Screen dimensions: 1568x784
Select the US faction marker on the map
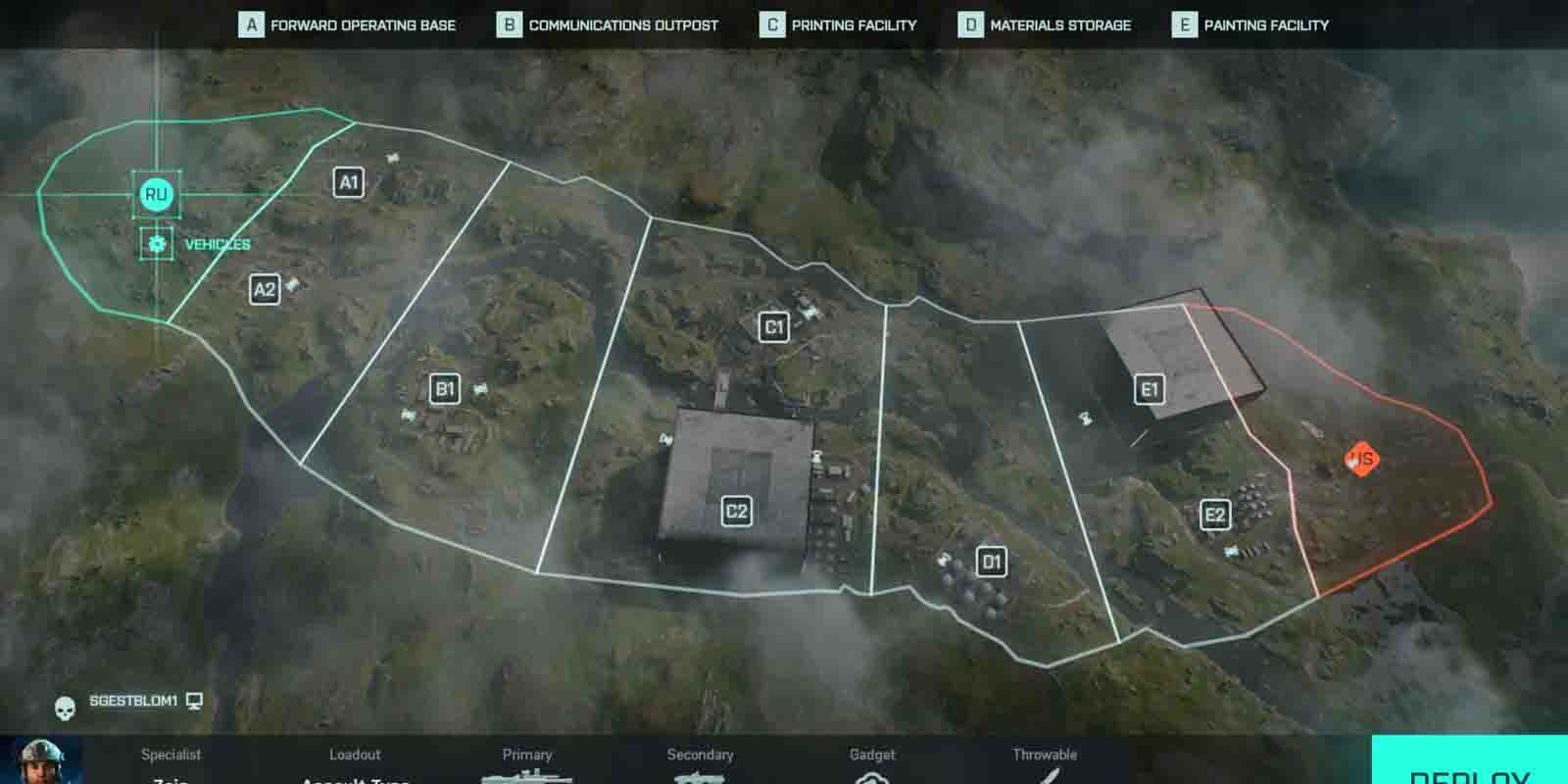[x=1360, y=457]
